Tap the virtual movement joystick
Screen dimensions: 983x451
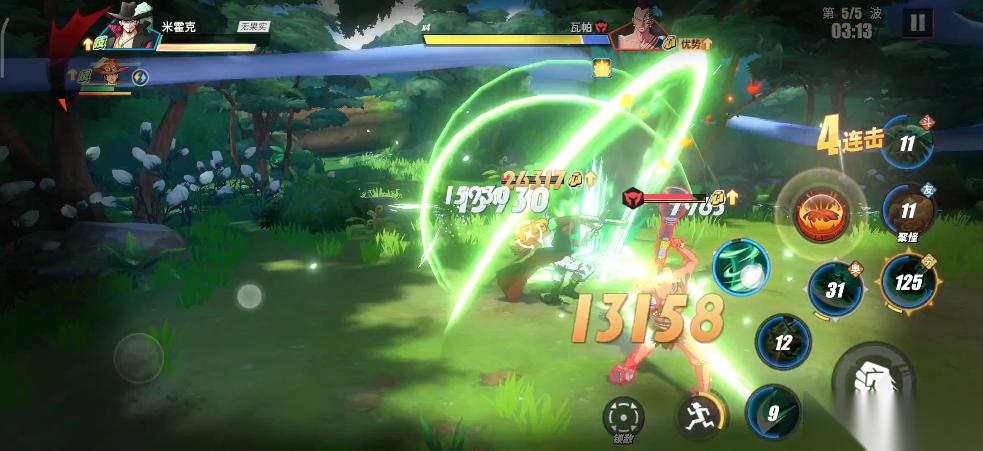pos(138,354)
